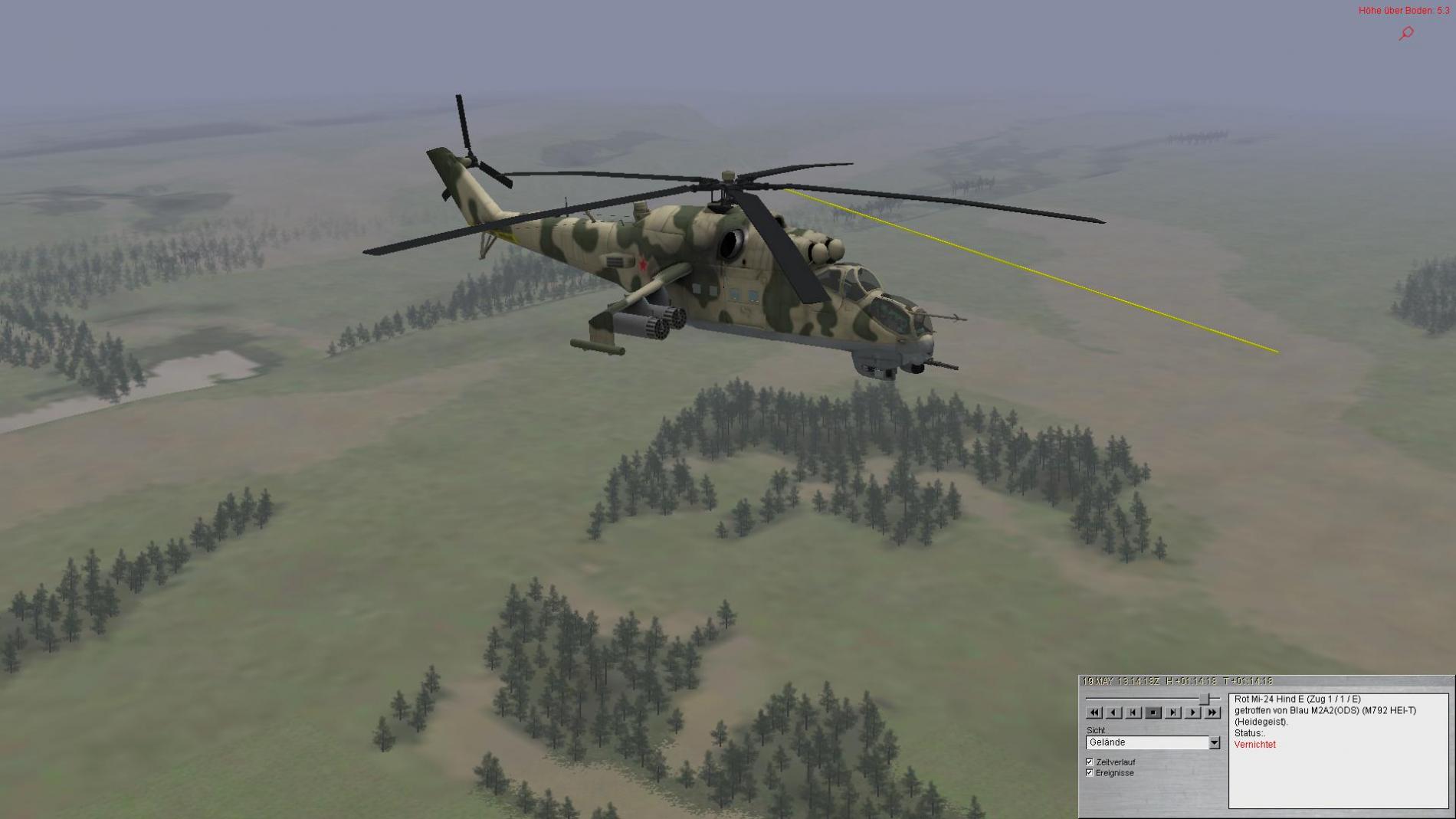Click the fast rewind double-arrow button

pos(1094,713)
